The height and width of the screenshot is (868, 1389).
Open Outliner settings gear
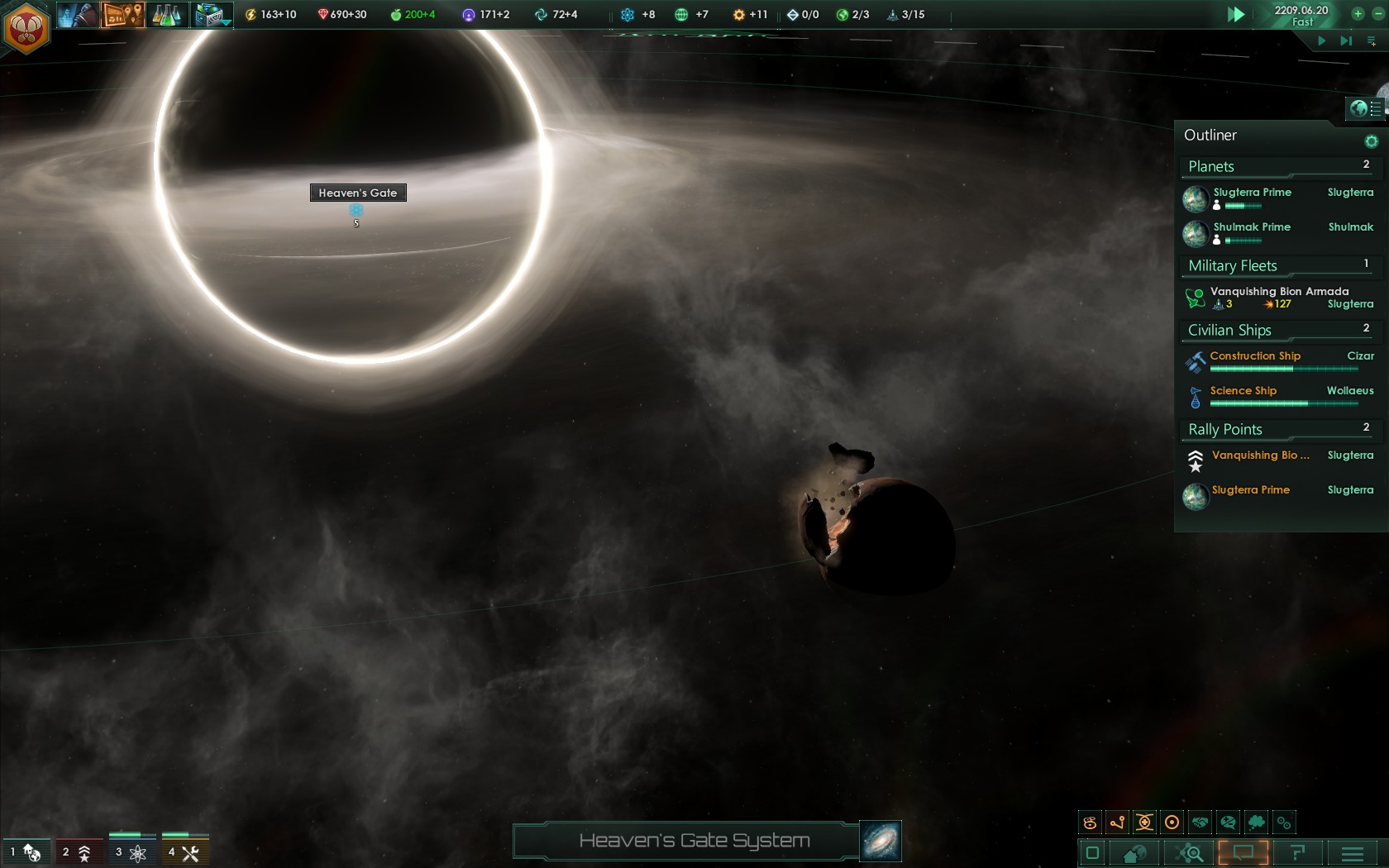pyautogui.click(x=1371, y=141)
